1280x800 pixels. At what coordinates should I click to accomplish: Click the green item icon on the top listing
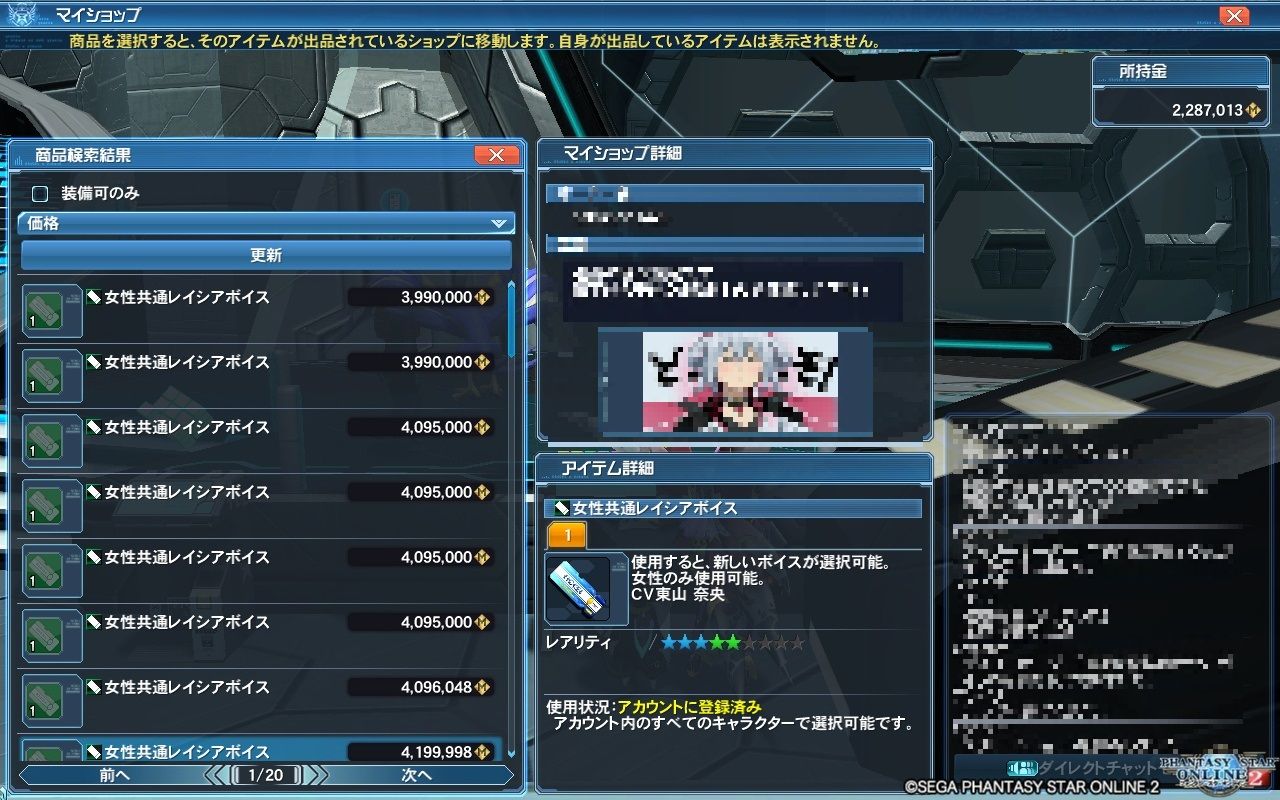(x=50, y=311)
